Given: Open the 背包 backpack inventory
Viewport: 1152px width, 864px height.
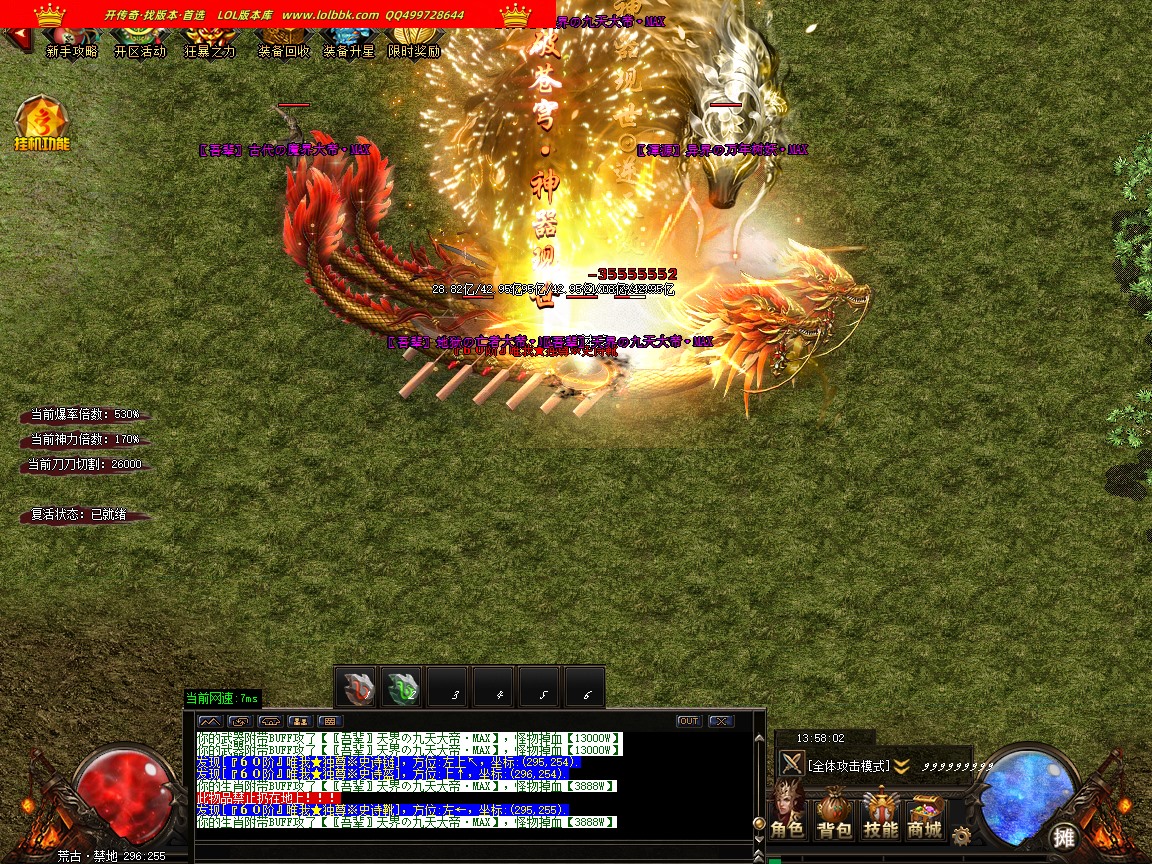Looking at the screenshot, I should [x=834, y=815].
